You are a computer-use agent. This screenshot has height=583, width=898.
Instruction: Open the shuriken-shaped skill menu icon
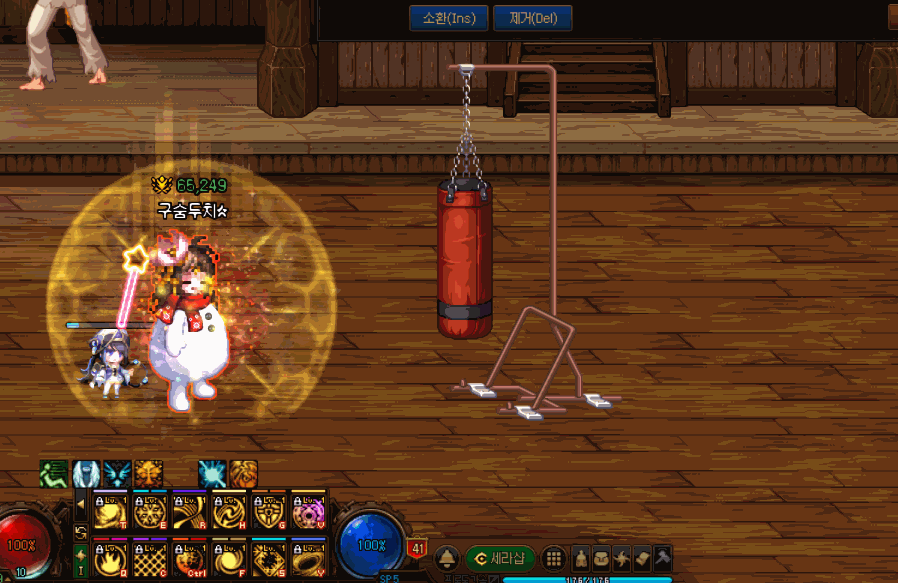pos(621,558)
